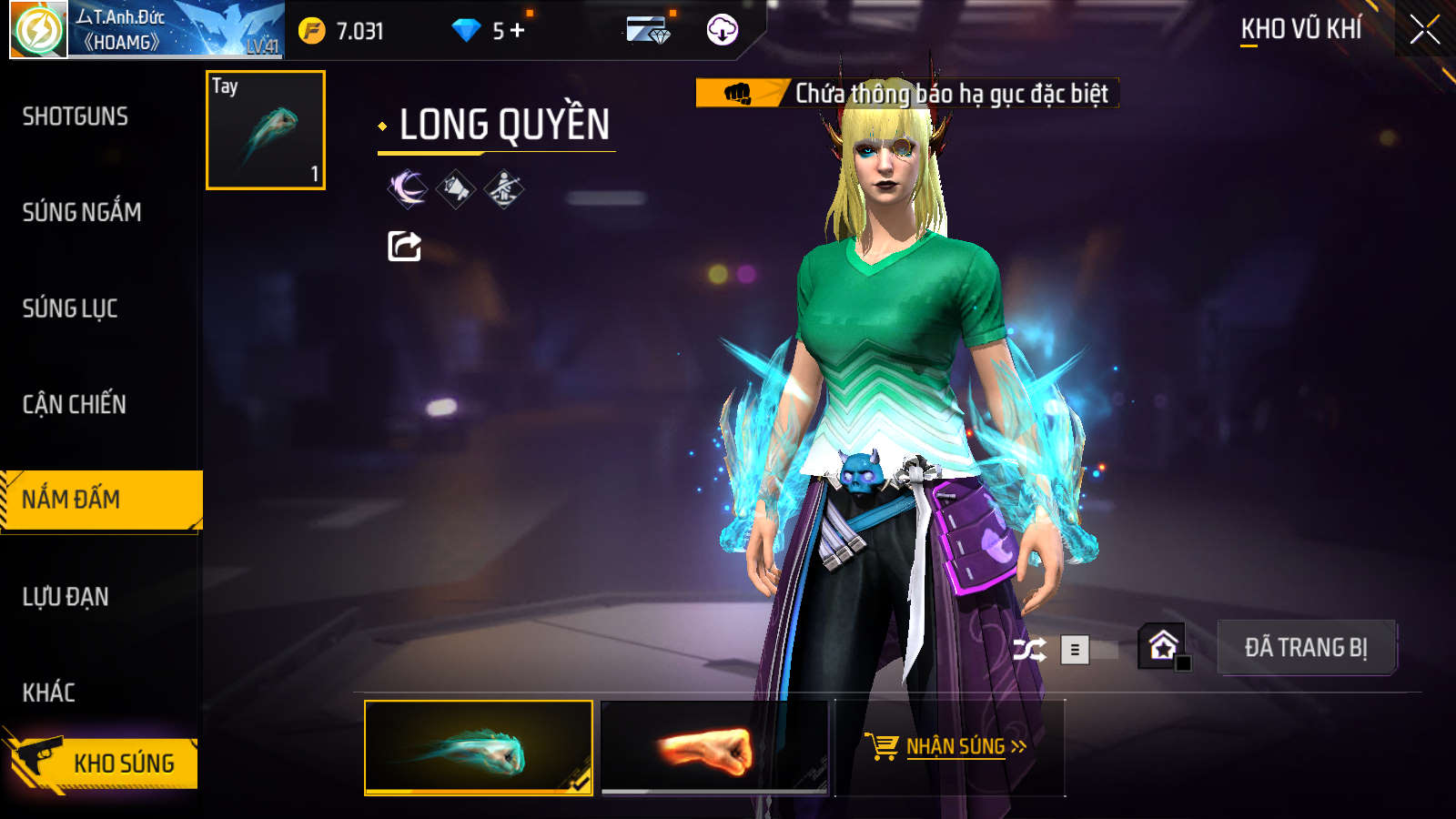Switch to the SHOTGUNS category
The height and width of the screenshot is (819, 1456).
pos(76,116)
